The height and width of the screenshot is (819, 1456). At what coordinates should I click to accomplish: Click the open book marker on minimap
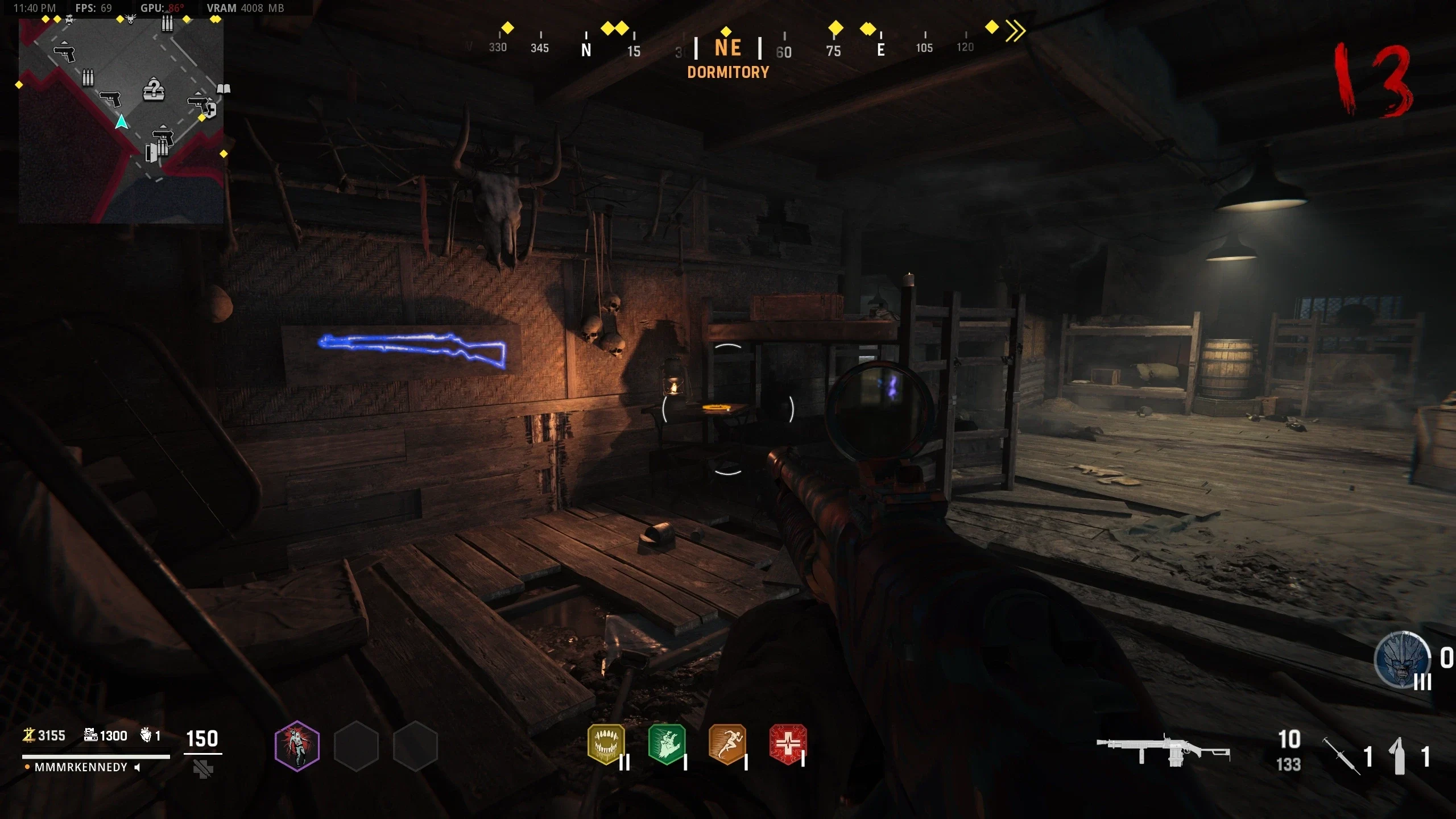[x=224, y=89]
